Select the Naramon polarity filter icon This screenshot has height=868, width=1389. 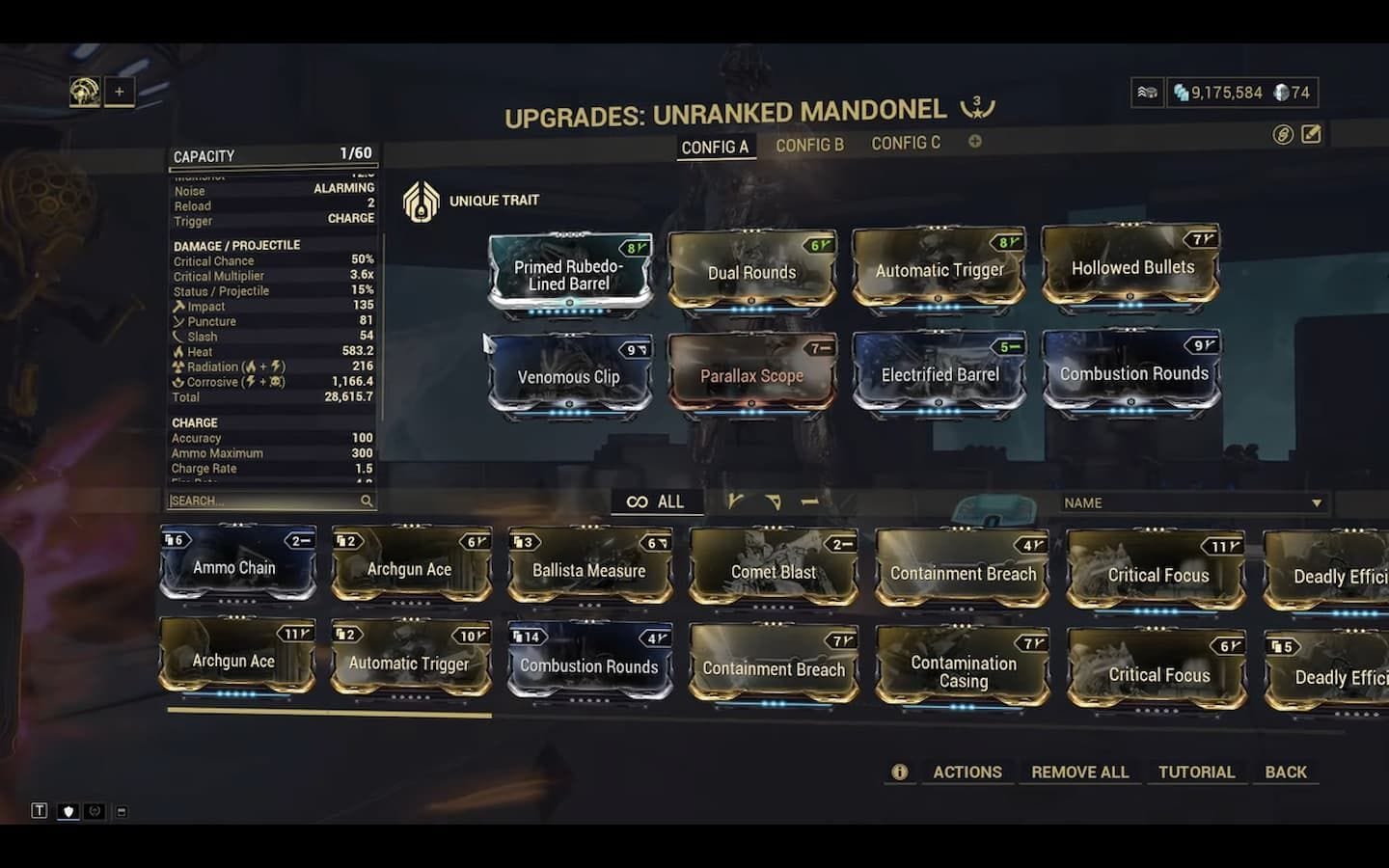pyautogui.click(x=810, y=501)
